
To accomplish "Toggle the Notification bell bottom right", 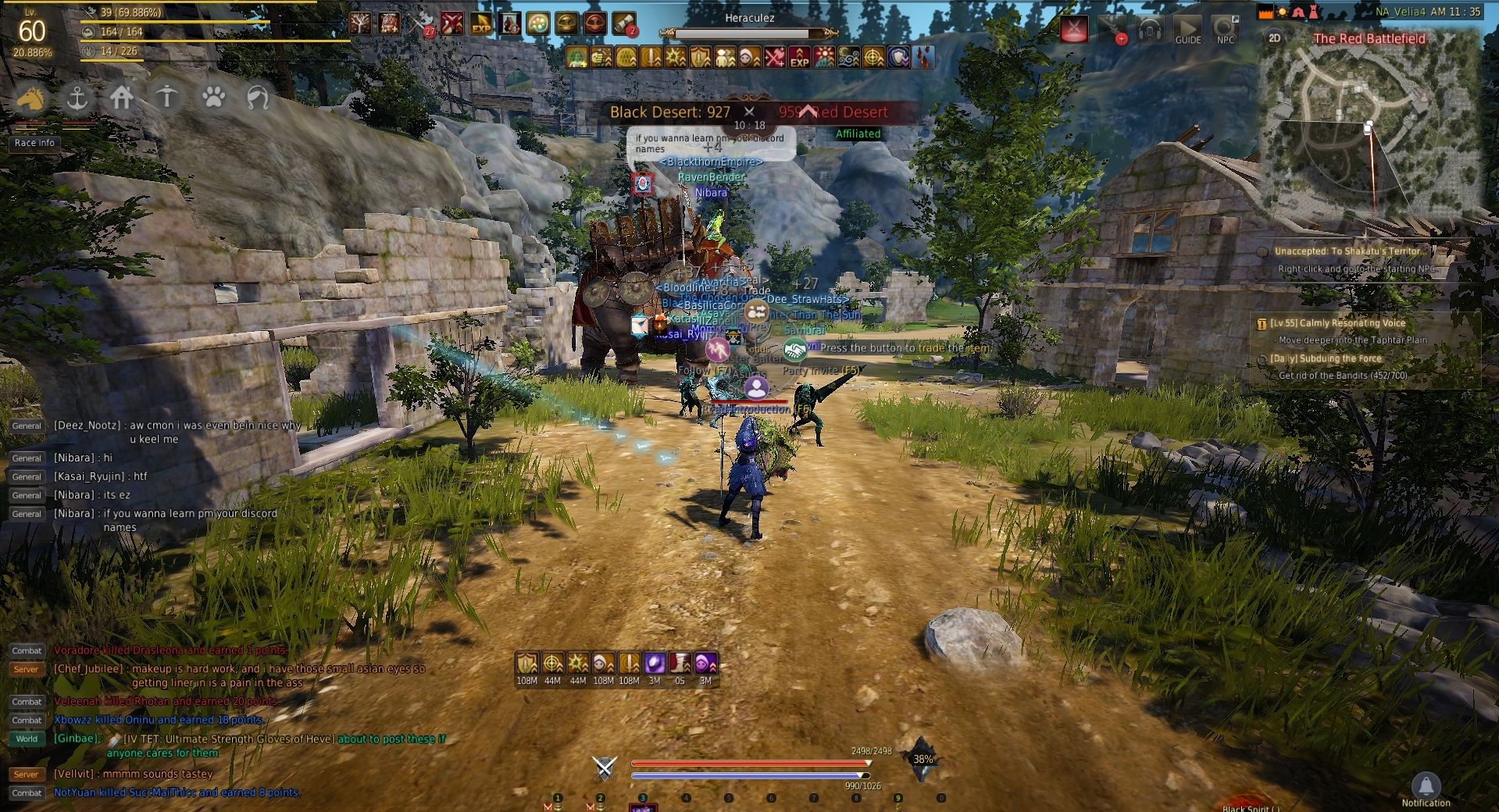I will [1427, 785].
